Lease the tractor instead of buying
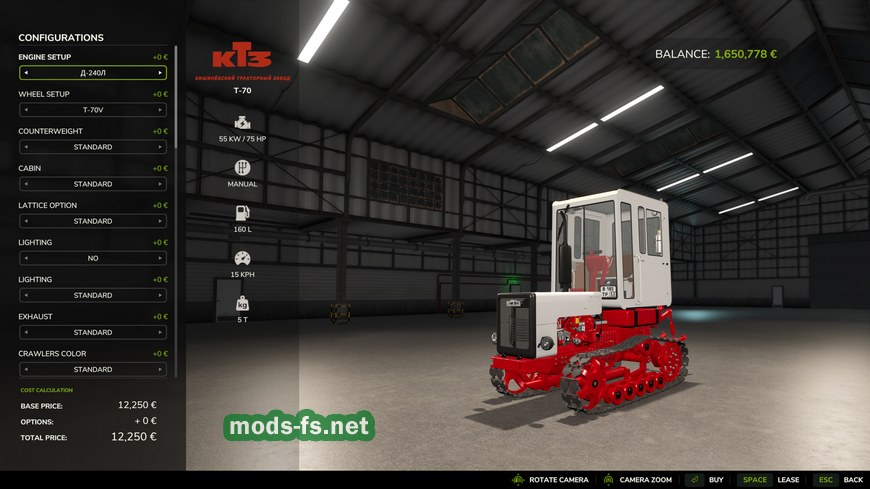This screenshot has height=489, width=870. [x=768, y=480]
